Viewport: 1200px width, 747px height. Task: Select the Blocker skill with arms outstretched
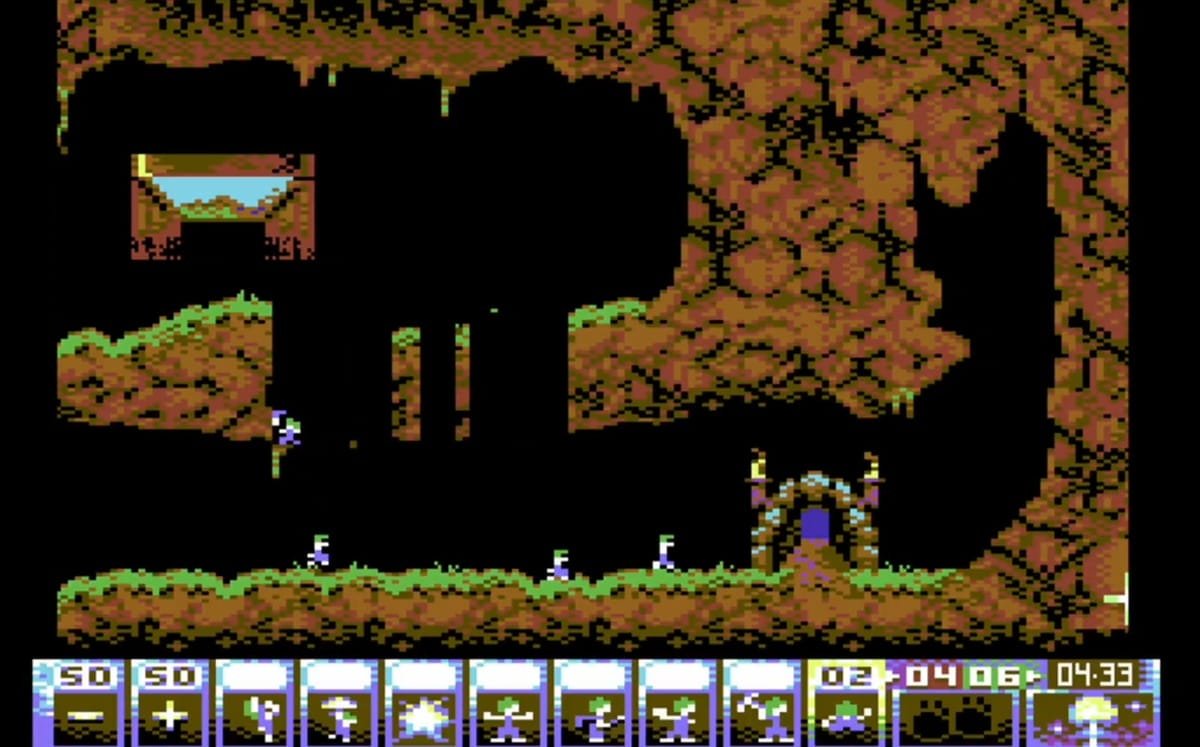[509, 703]
